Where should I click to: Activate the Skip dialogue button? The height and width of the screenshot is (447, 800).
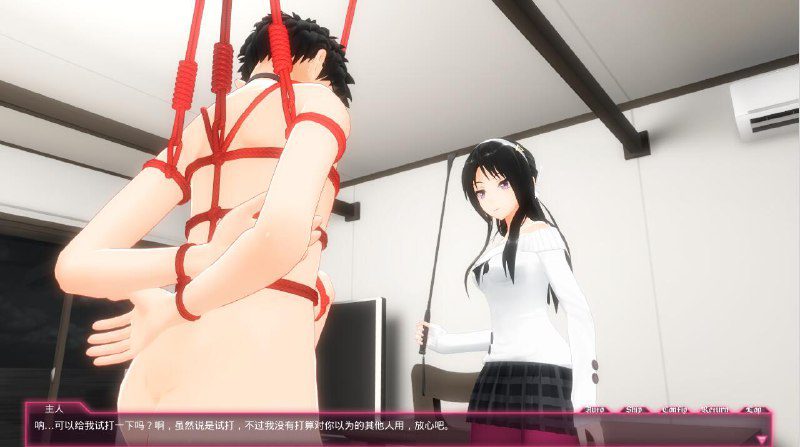point(634,410)
